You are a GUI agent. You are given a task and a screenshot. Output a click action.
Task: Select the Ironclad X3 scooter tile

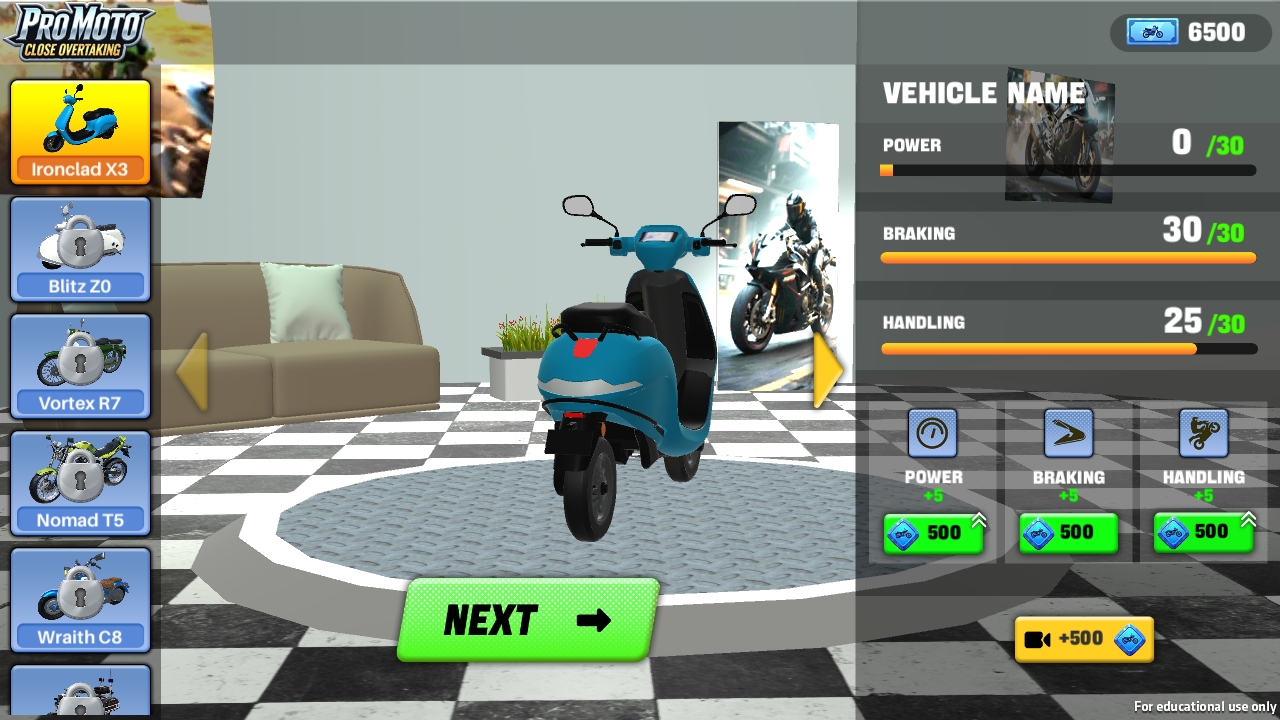pyautogui.click(x=80, y=133)
